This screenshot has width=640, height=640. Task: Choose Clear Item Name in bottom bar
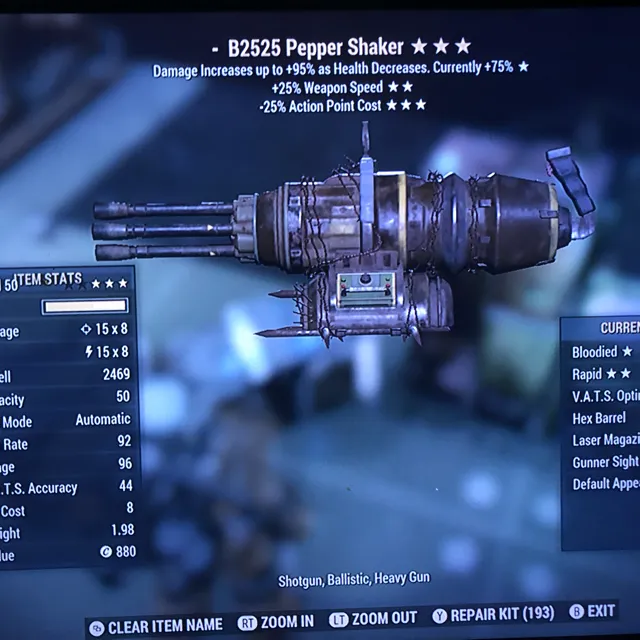click(x=156, y=627)
